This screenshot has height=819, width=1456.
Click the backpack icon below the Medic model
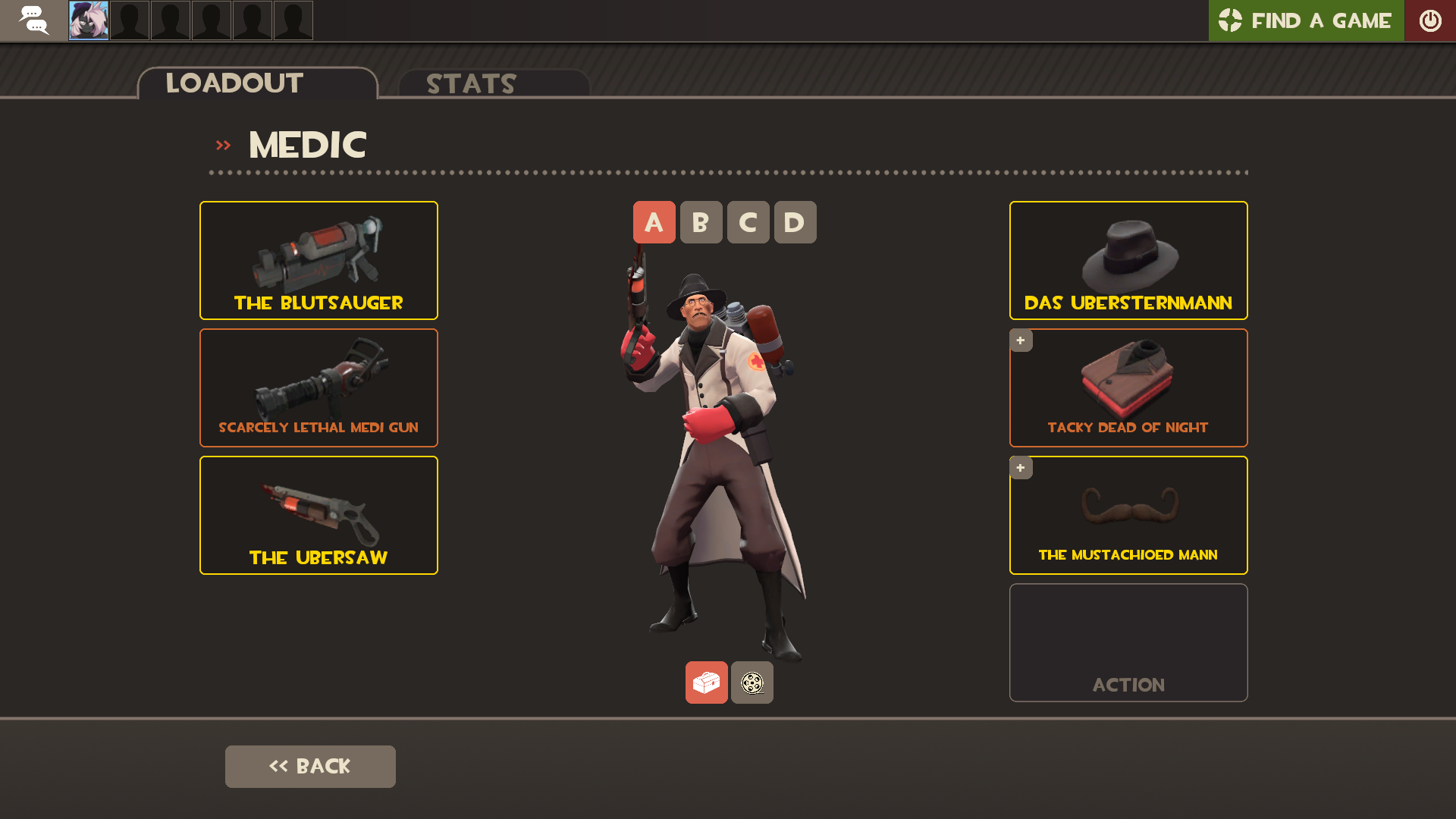point(706,682)
